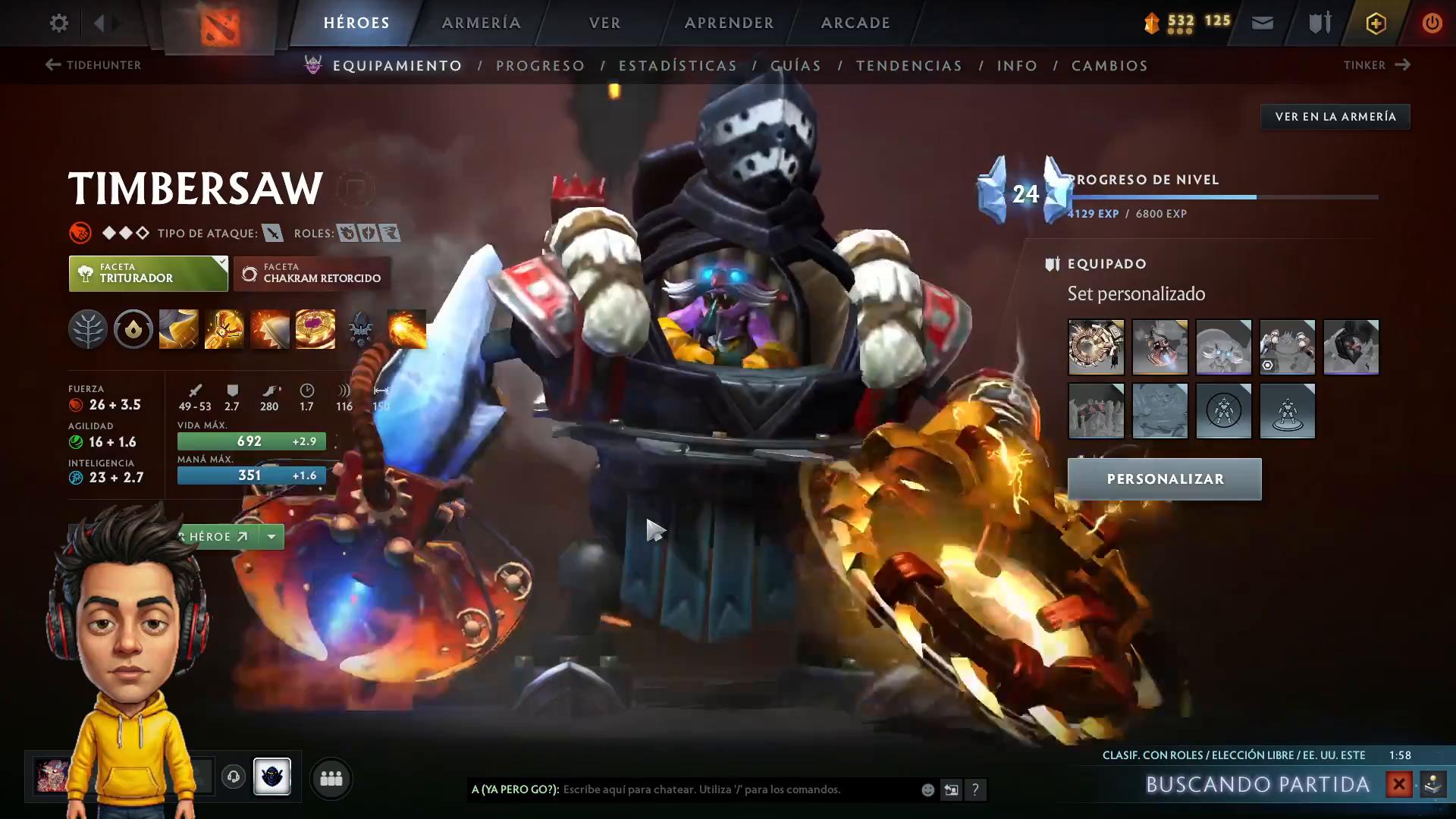Open the emoticon picker in chat
Viewport: 1456px width, 819px height.
927,789
